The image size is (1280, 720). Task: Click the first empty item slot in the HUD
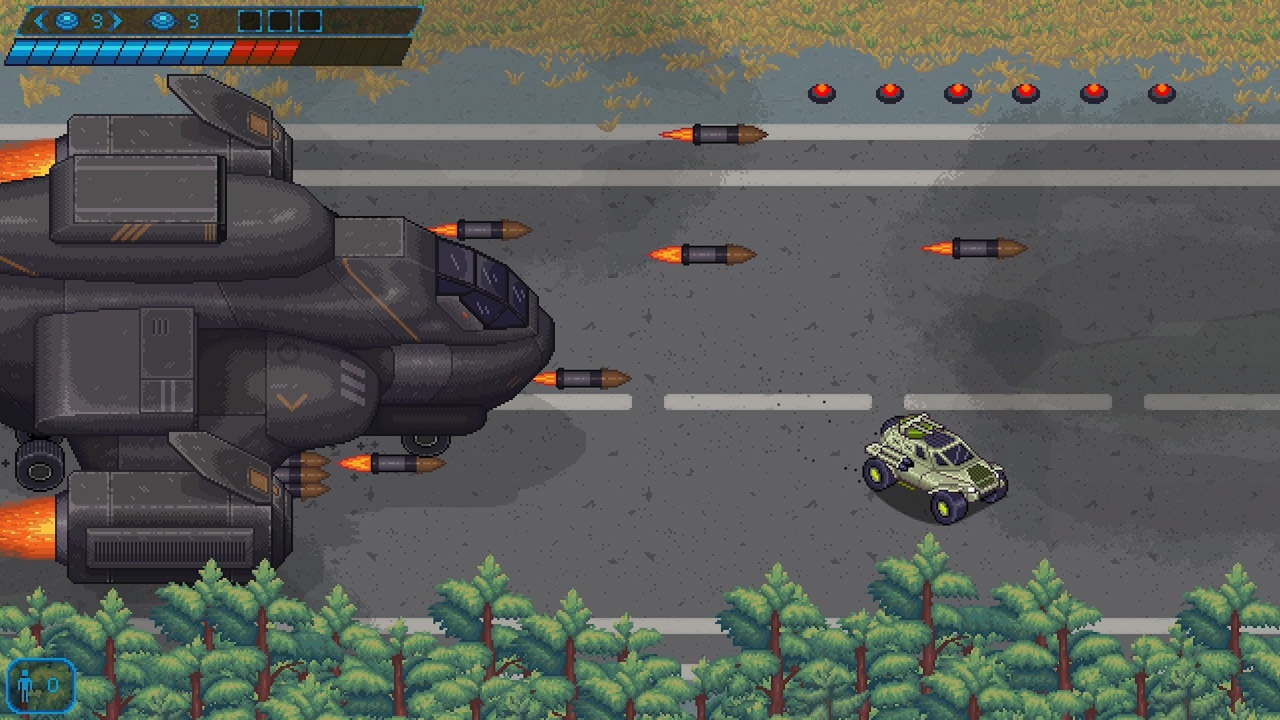pos(250,19)
